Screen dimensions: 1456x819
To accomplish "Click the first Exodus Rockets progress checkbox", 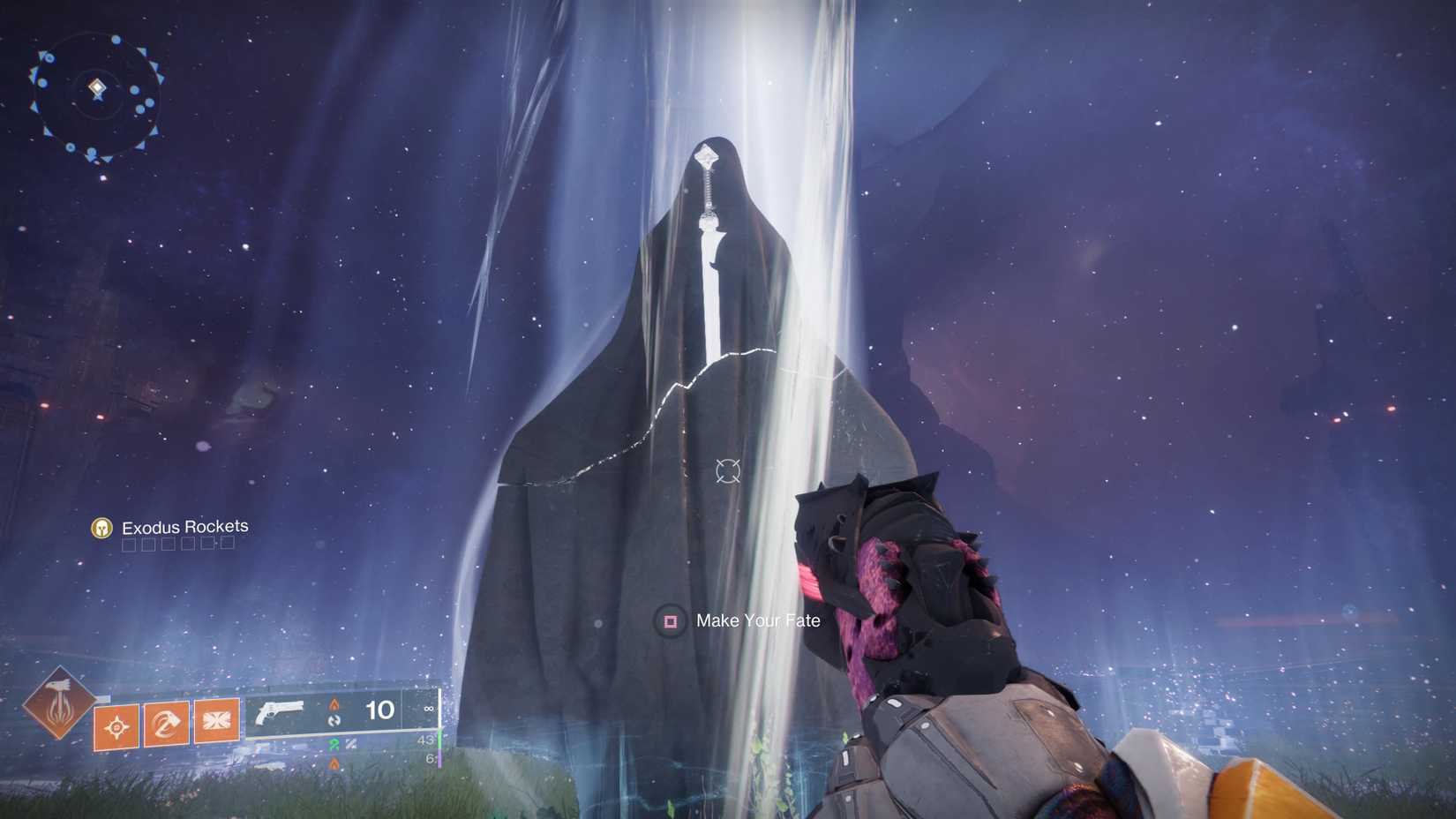I will coord(129,545).
